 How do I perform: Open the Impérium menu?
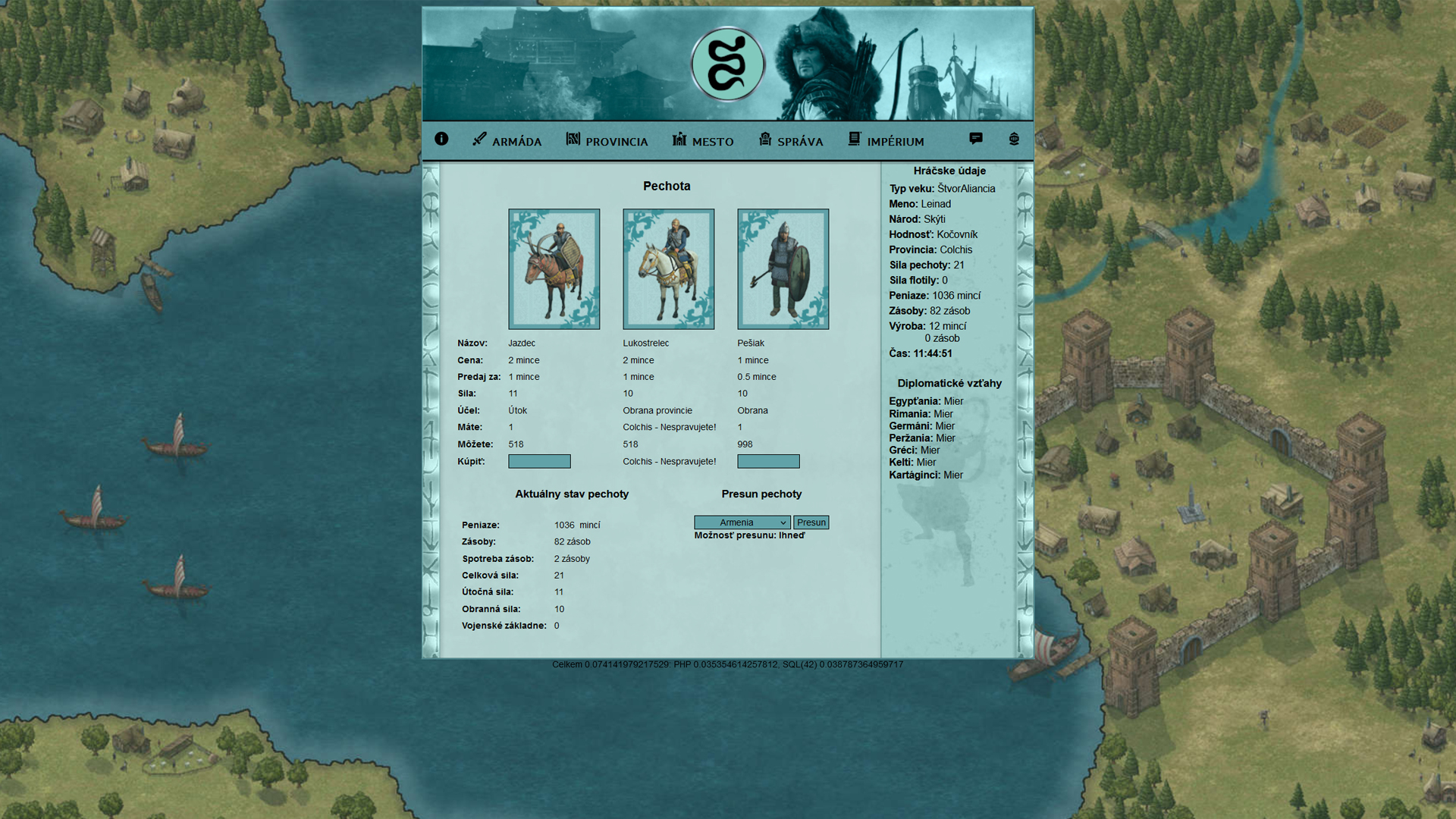point(886,141)
